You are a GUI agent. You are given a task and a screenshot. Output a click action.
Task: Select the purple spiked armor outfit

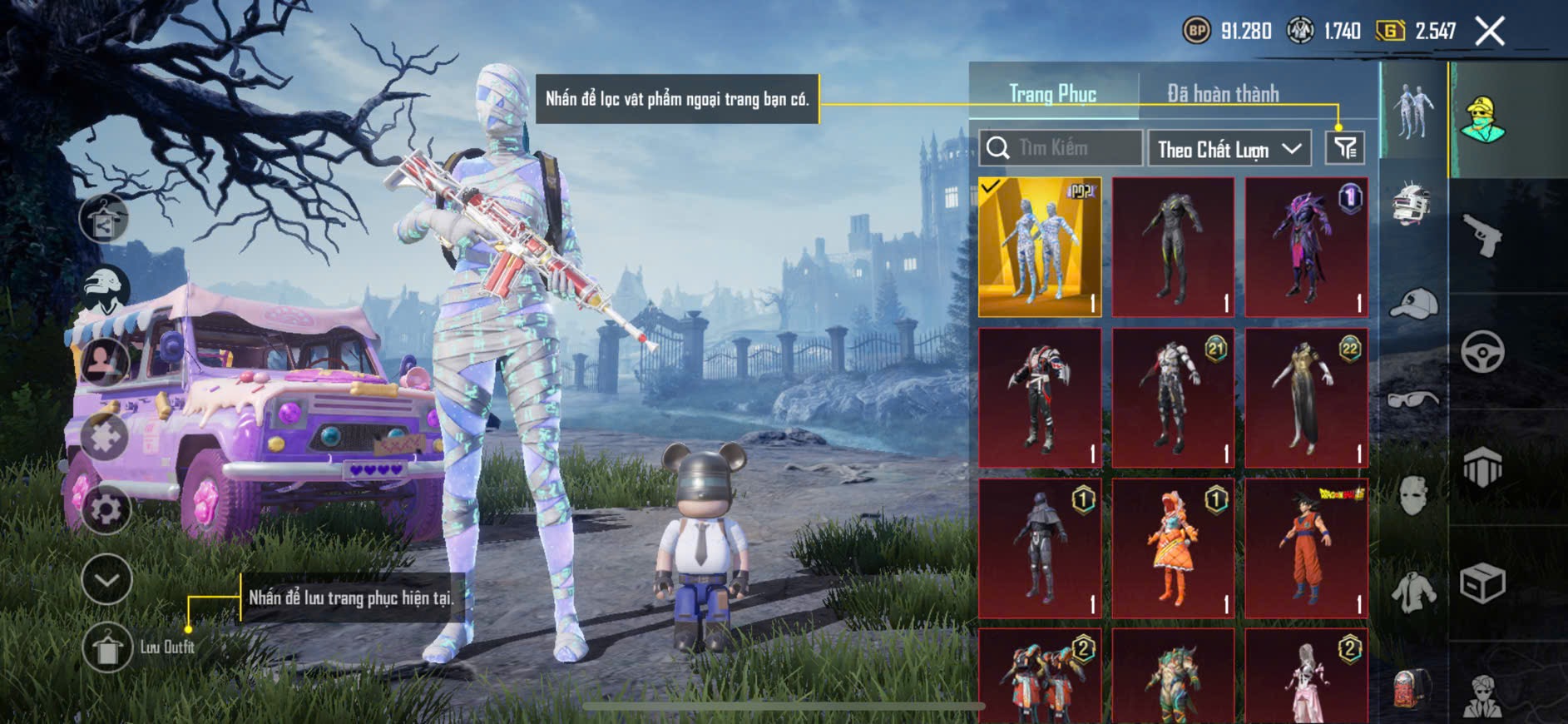tap(1306, 247)
